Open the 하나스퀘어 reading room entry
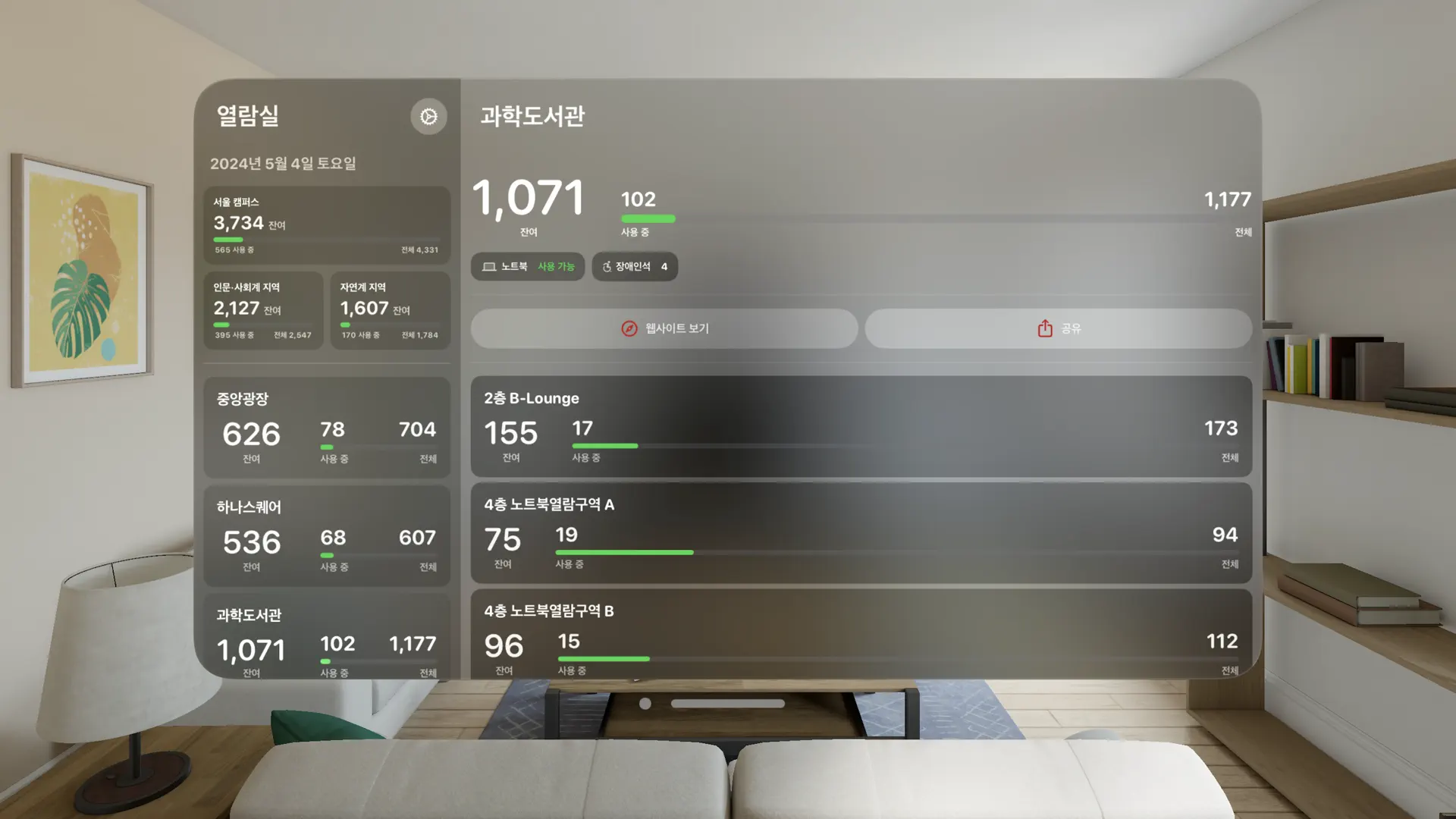1456x819 pixels. point(326,535)
